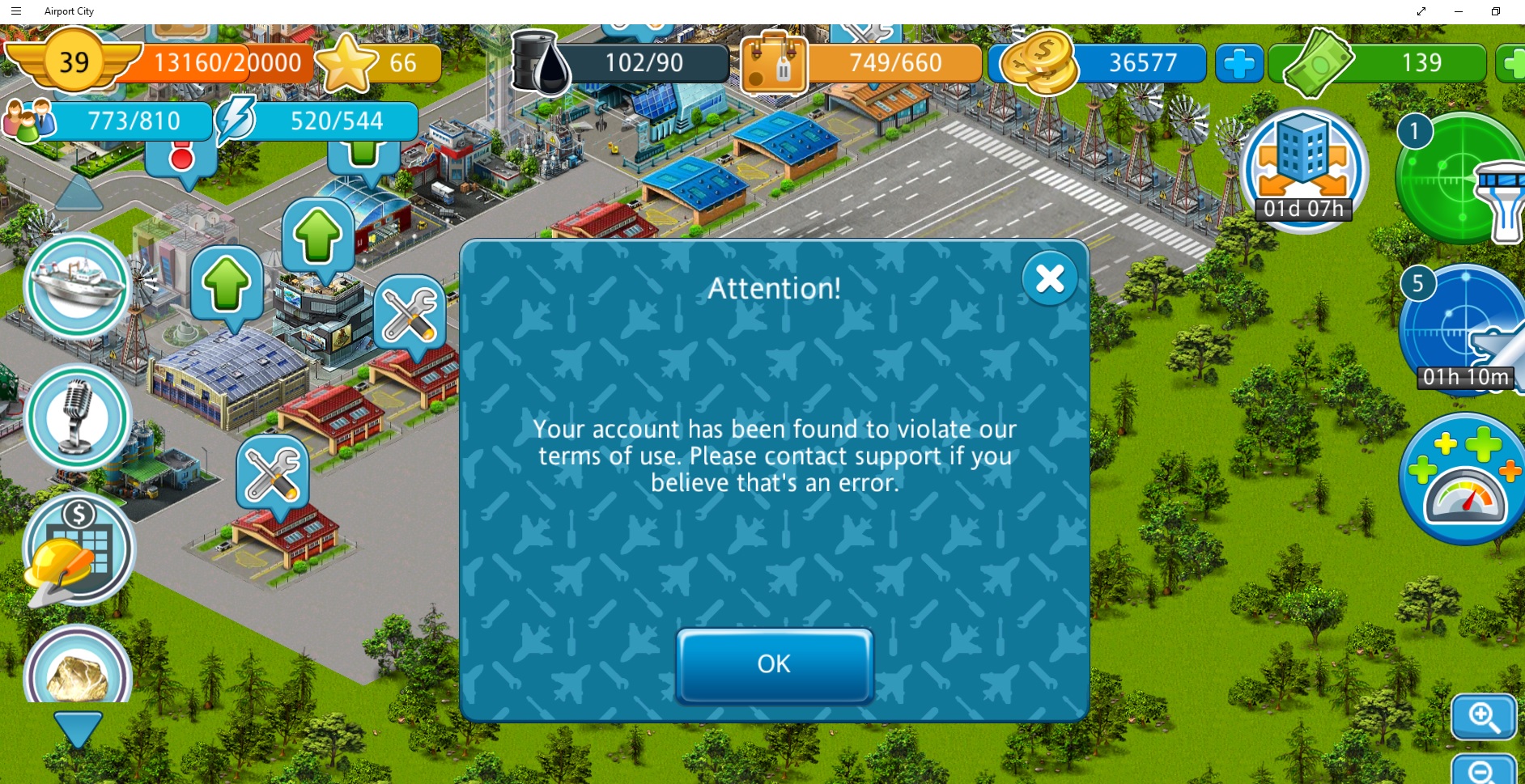Close the Attention popup with the X
Screen dimensions: 1525x784
(x=1049, y=279)
